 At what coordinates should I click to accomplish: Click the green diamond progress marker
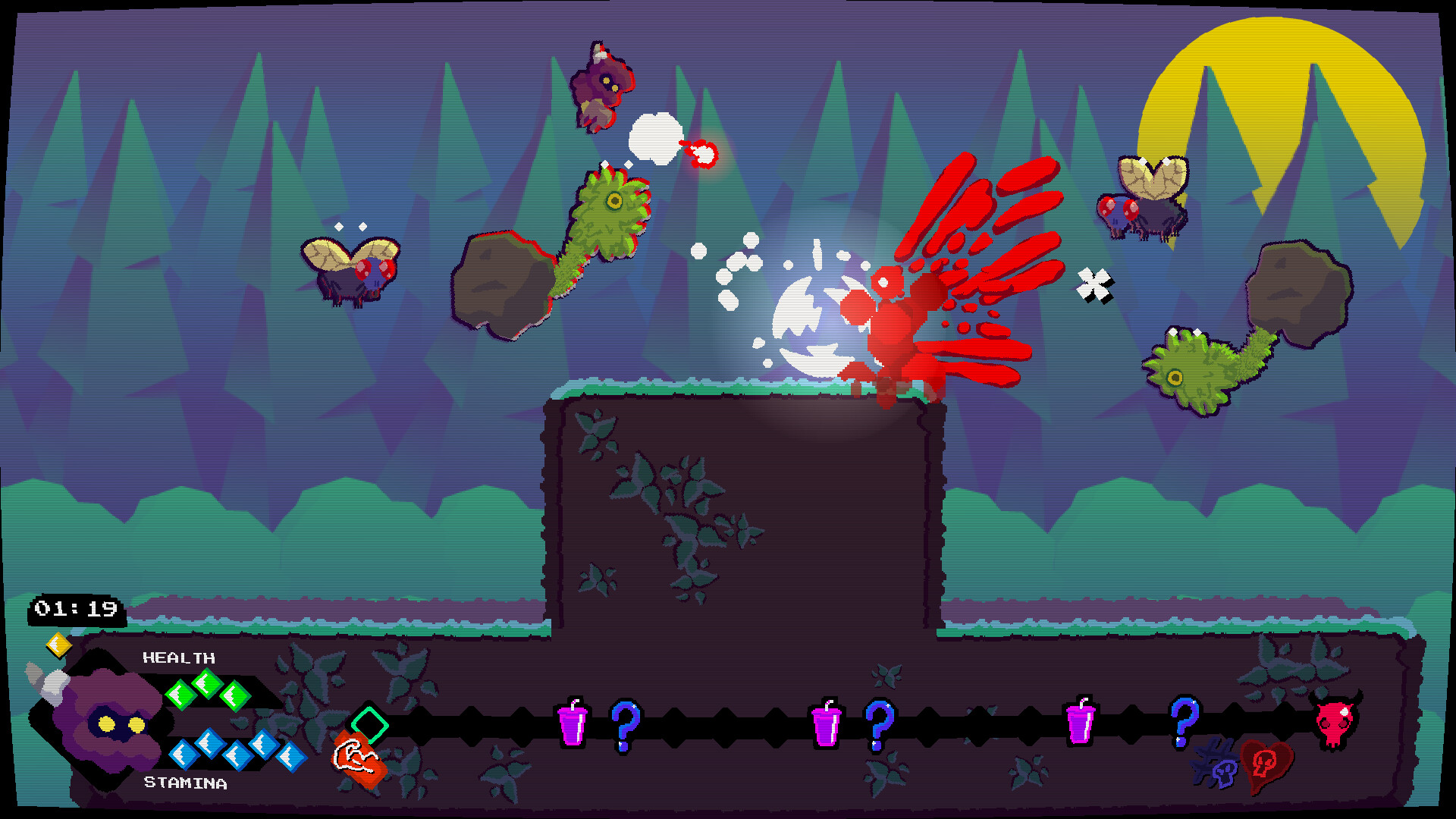pyautogui.click(x=371, y=724)
